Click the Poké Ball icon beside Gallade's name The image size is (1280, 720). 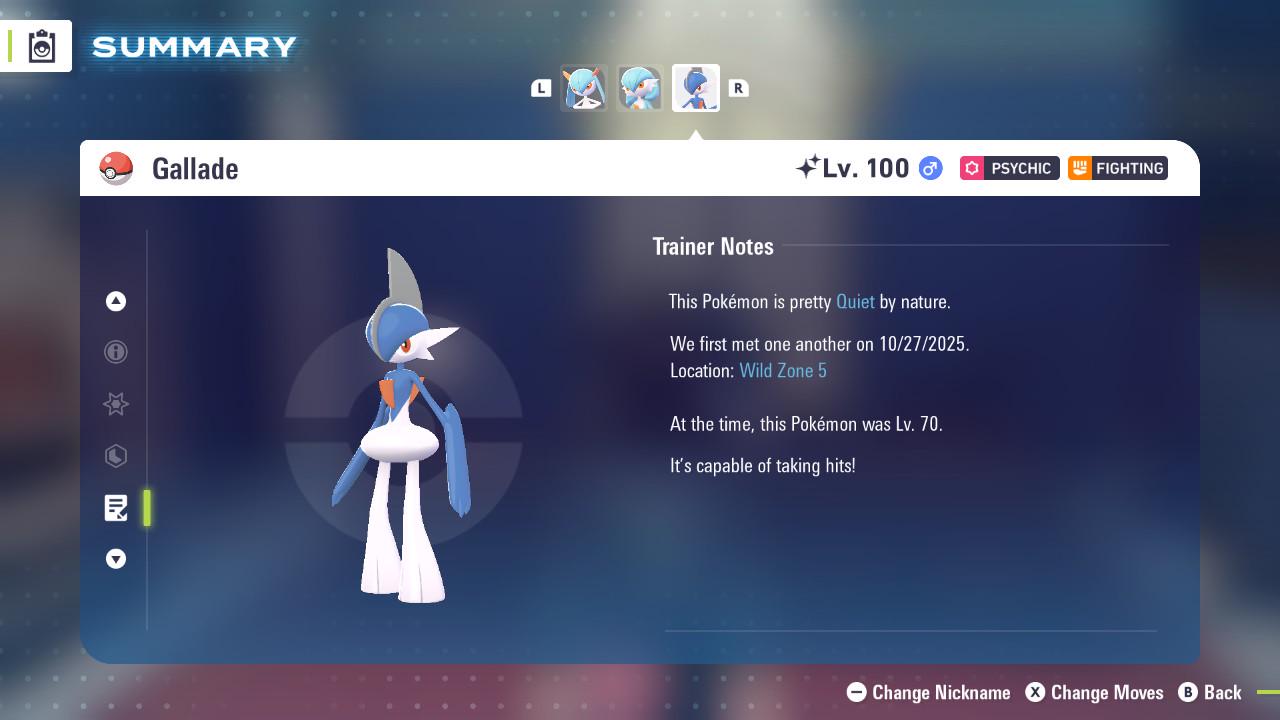tap(117, 168)
